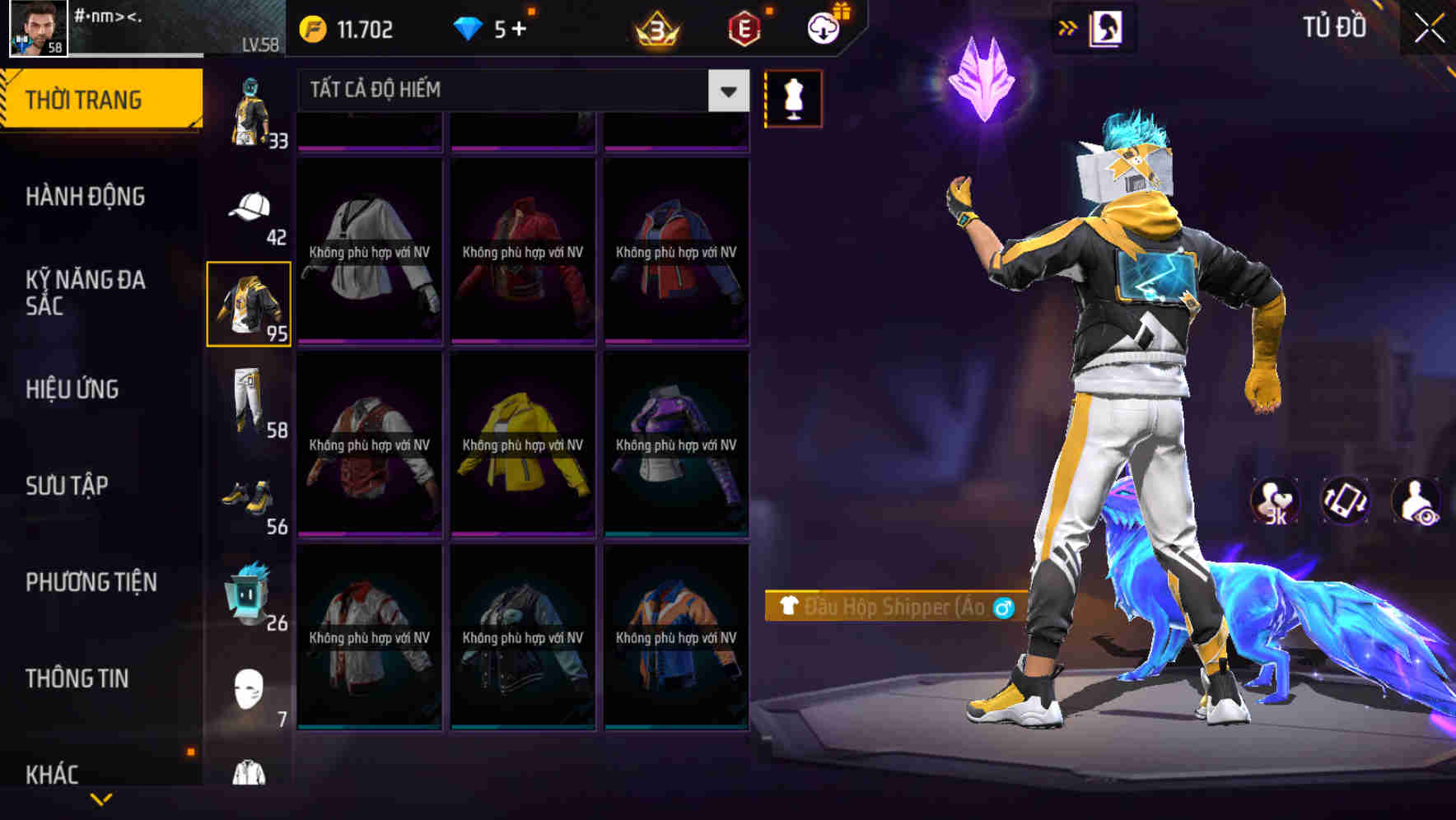The width and height of the screenshot is (1456, 820).
Task: Open the PHƯƠNG TIỆN section
Action: coord(91,581)
